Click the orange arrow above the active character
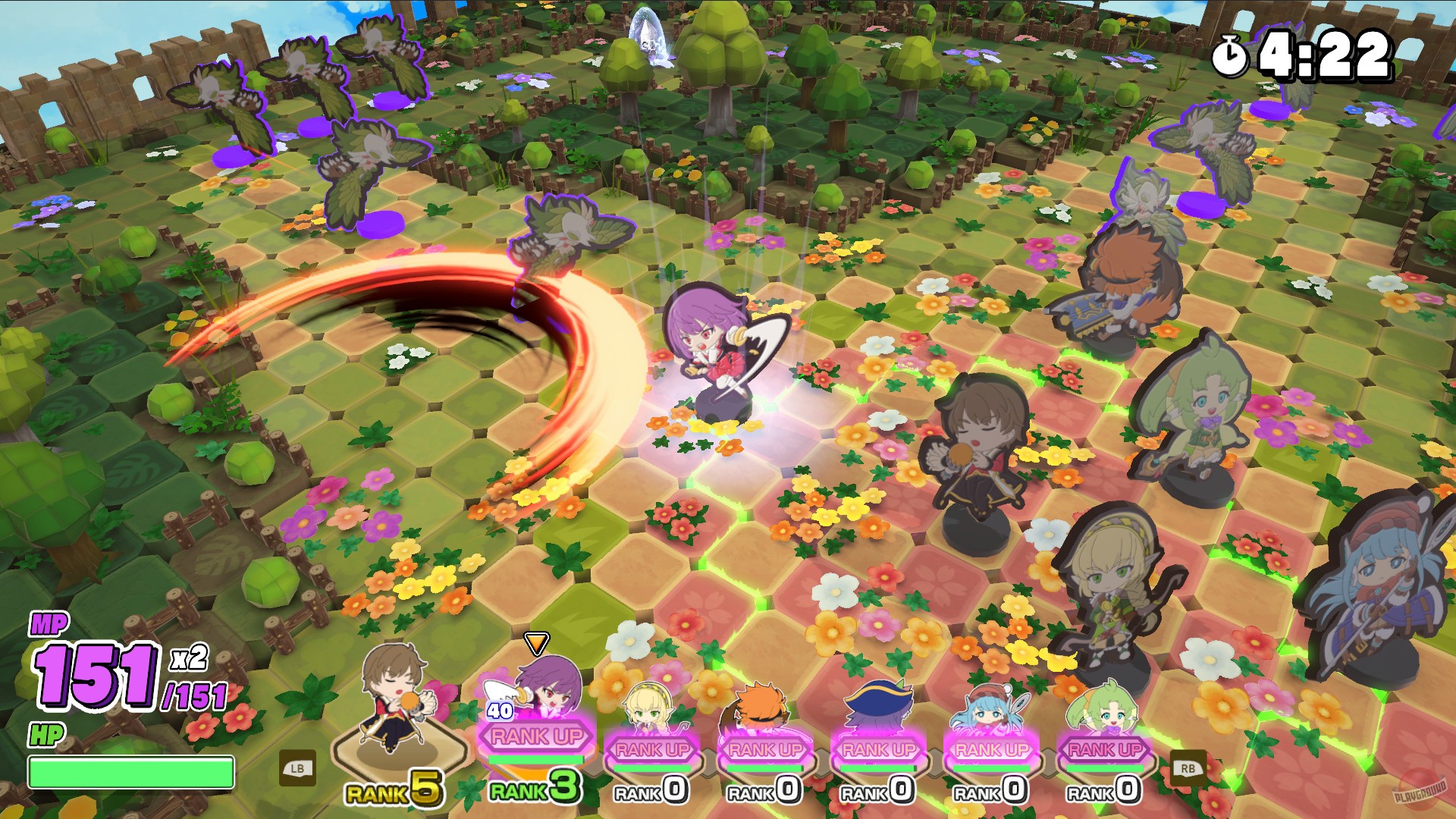Screen dimensions: 1456x819 [538, 642]
